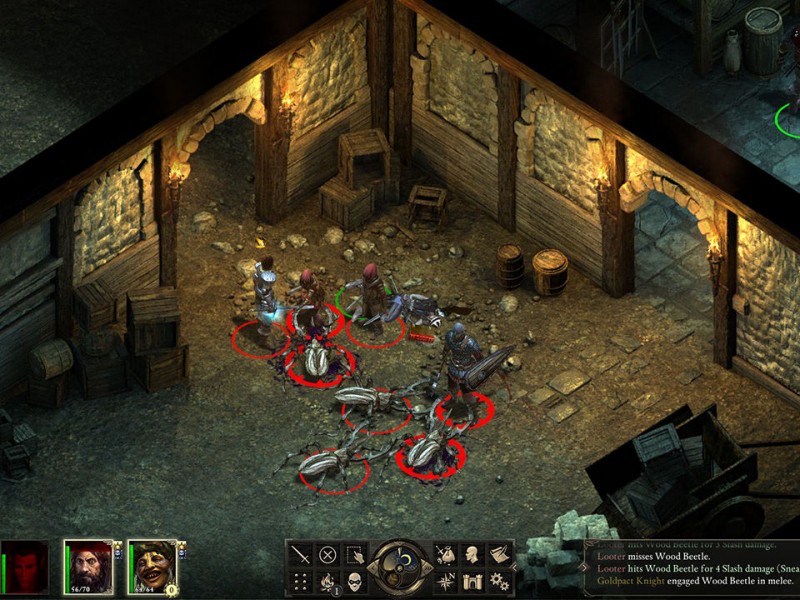This screenshot has height=600, width=800.
Task: Open the area map compass icon
Action: pyautogui.click(x=446, y=581)
